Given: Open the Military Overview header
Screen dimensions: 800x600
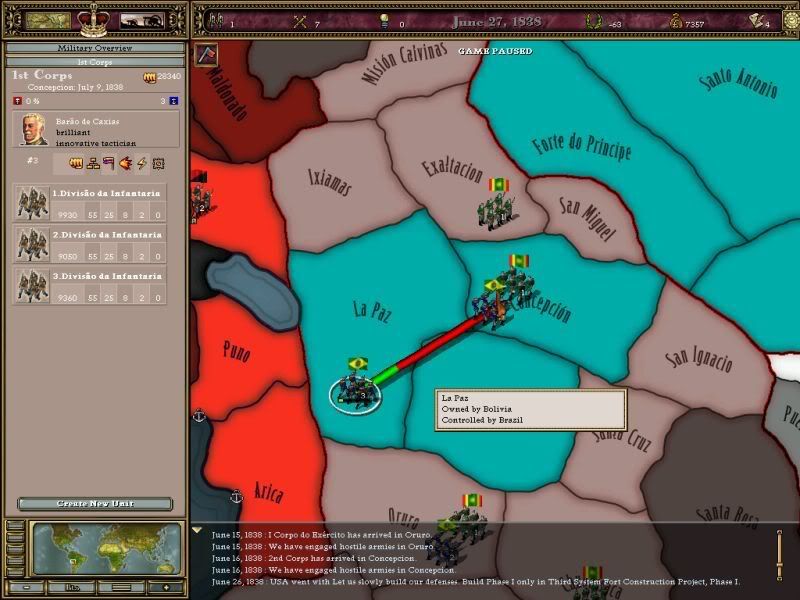Looking at the screenshot, I should click(94, 48).
